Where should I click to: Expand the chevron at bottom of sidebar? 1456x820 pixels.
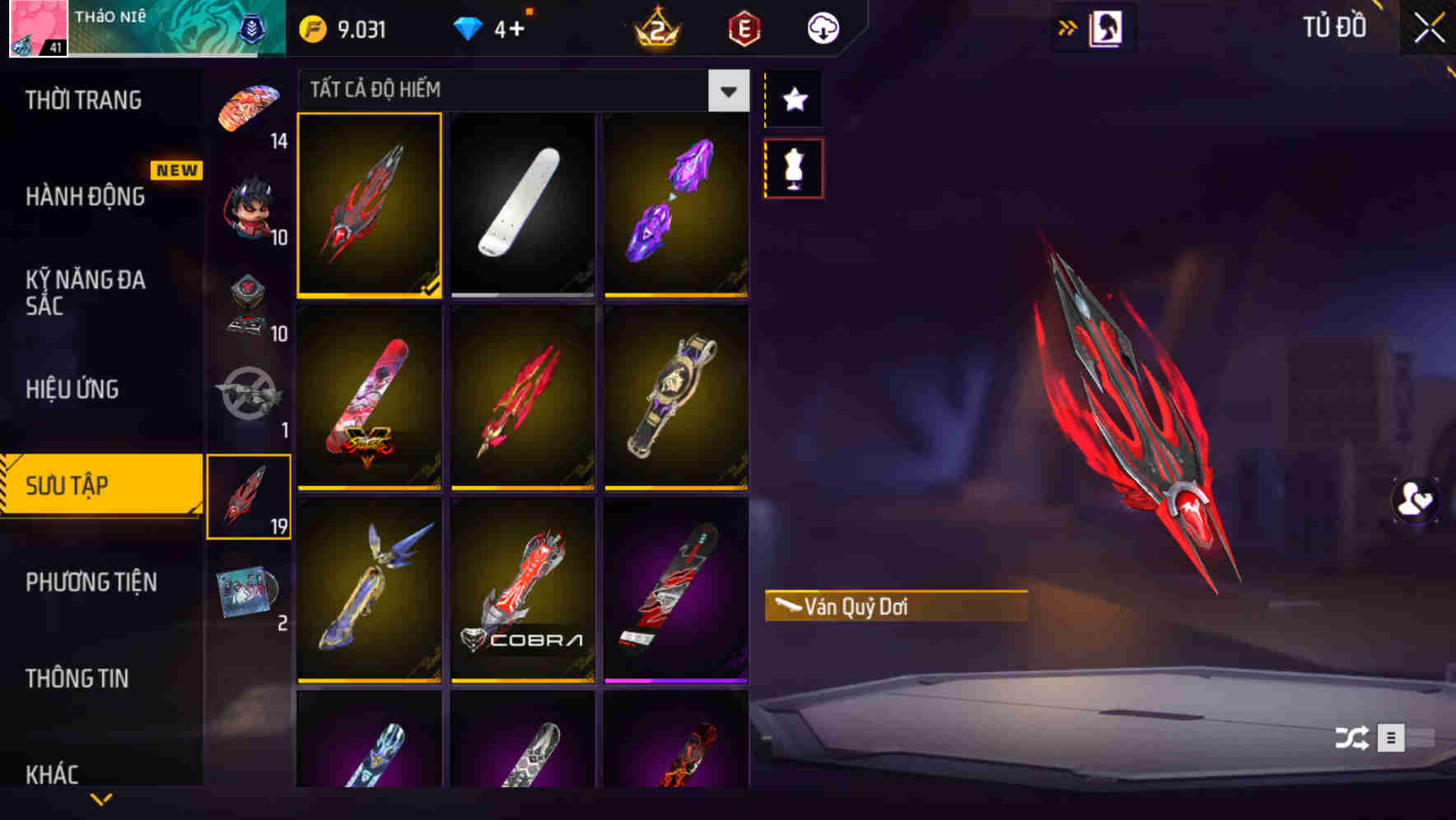tap(101, 797)
